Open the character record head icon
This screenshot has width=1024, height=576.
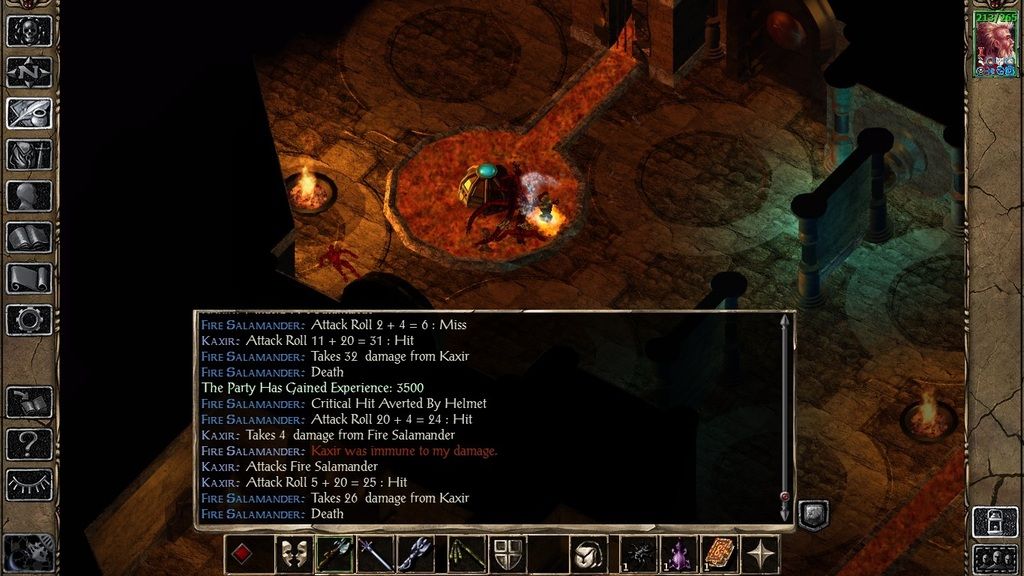[29, 196]
